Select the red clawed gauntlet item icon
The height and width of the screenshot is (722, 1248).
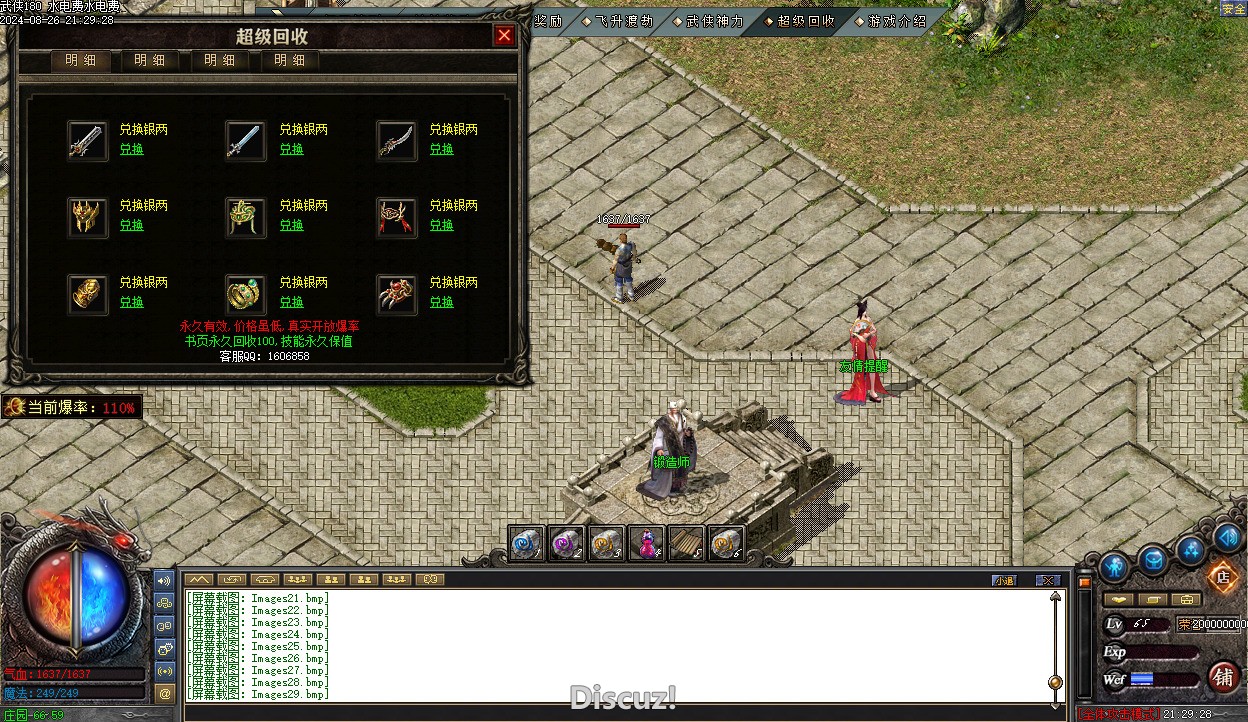[396, 294]
